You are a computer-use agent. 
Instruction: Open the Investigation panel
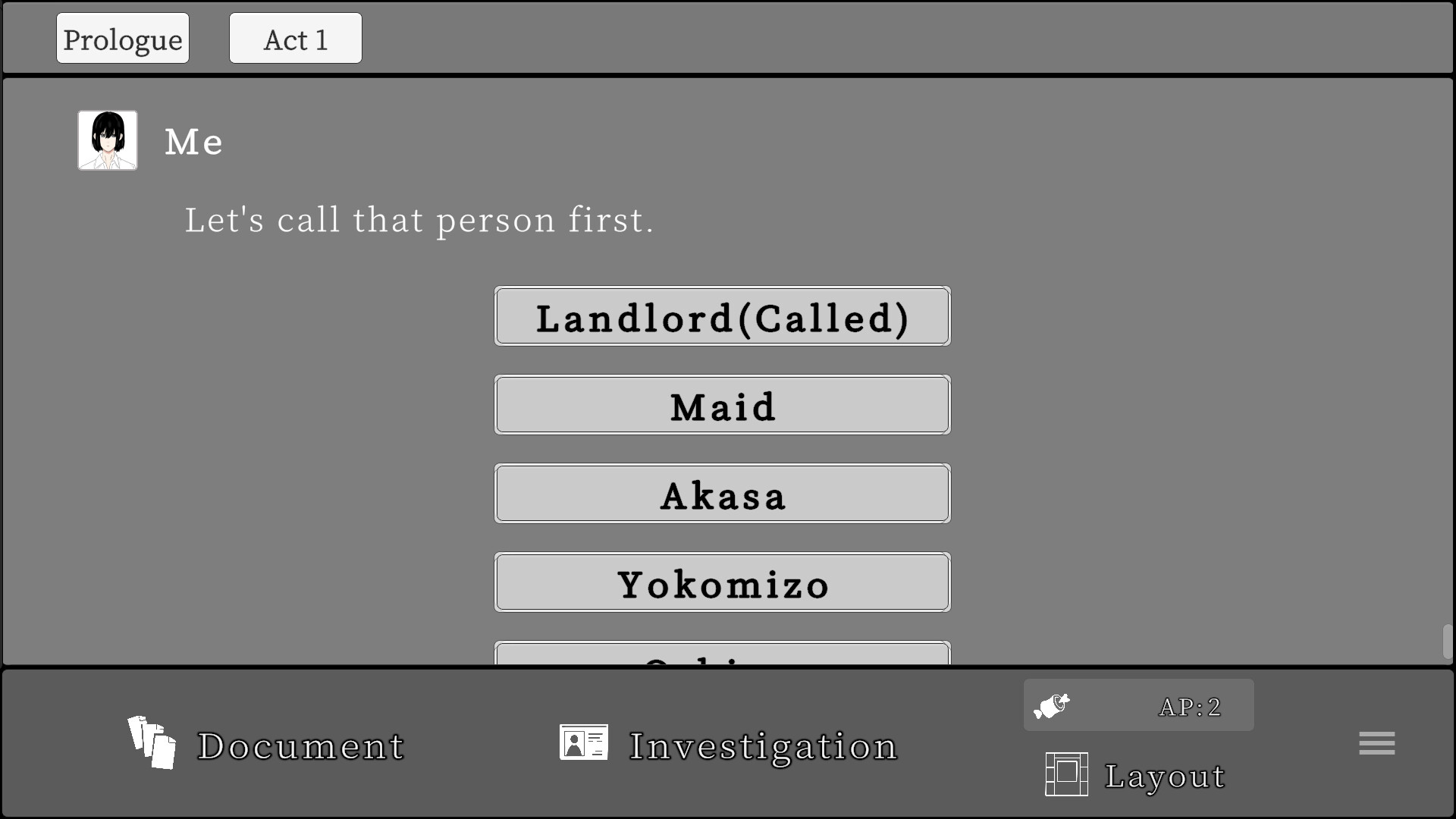coord(761,746)
